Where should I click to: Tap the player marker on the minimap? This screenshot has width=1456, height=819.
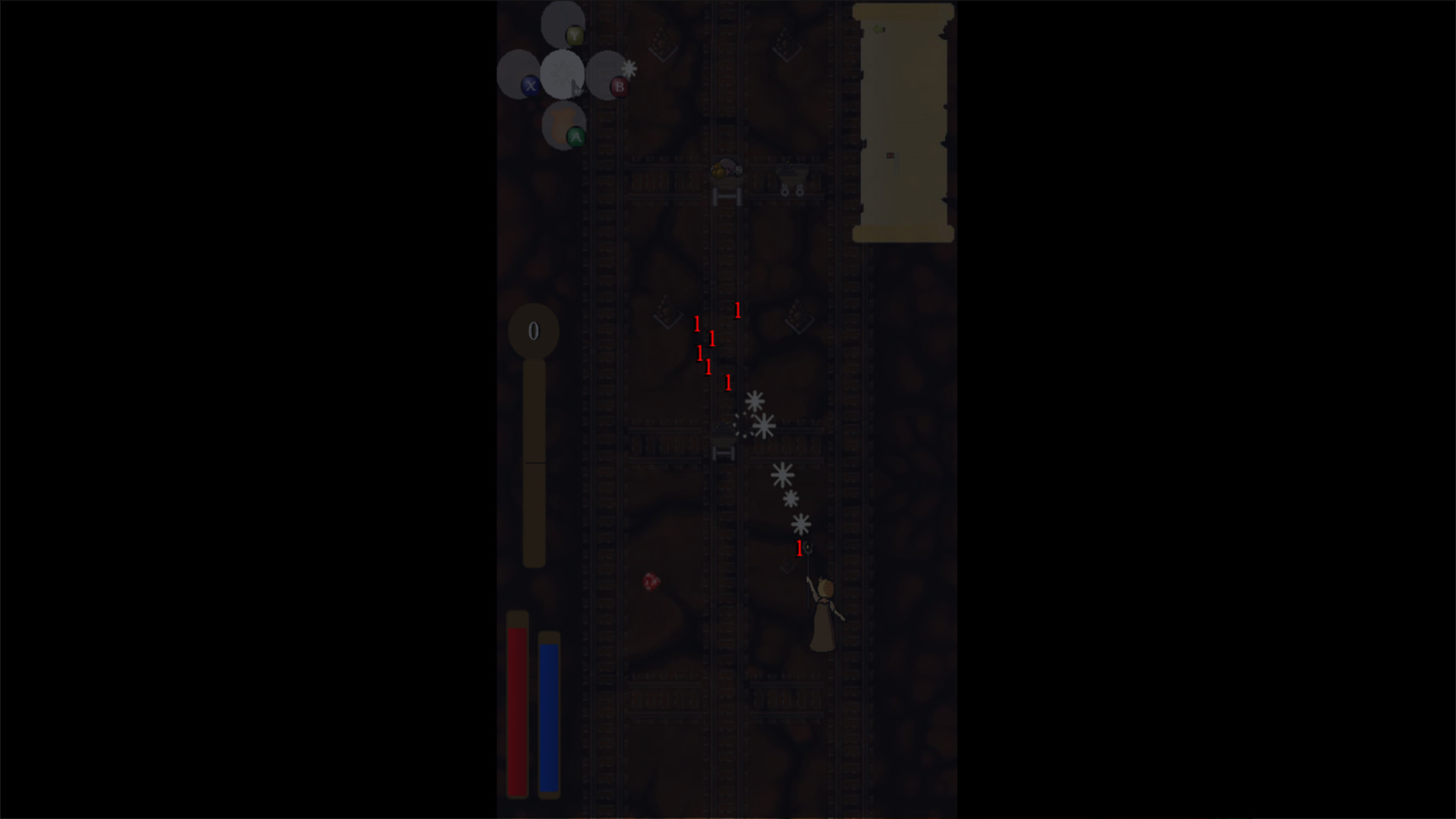(x=890, y=155)
